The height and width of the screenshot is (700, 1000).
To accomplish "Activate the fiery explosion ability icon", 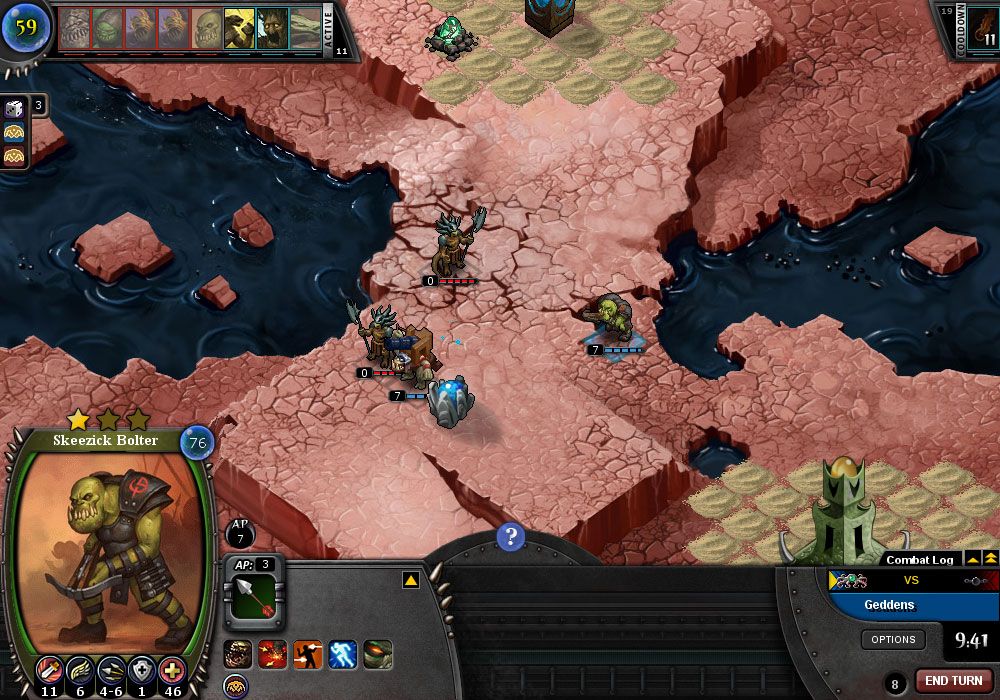I will click(272, 655).
